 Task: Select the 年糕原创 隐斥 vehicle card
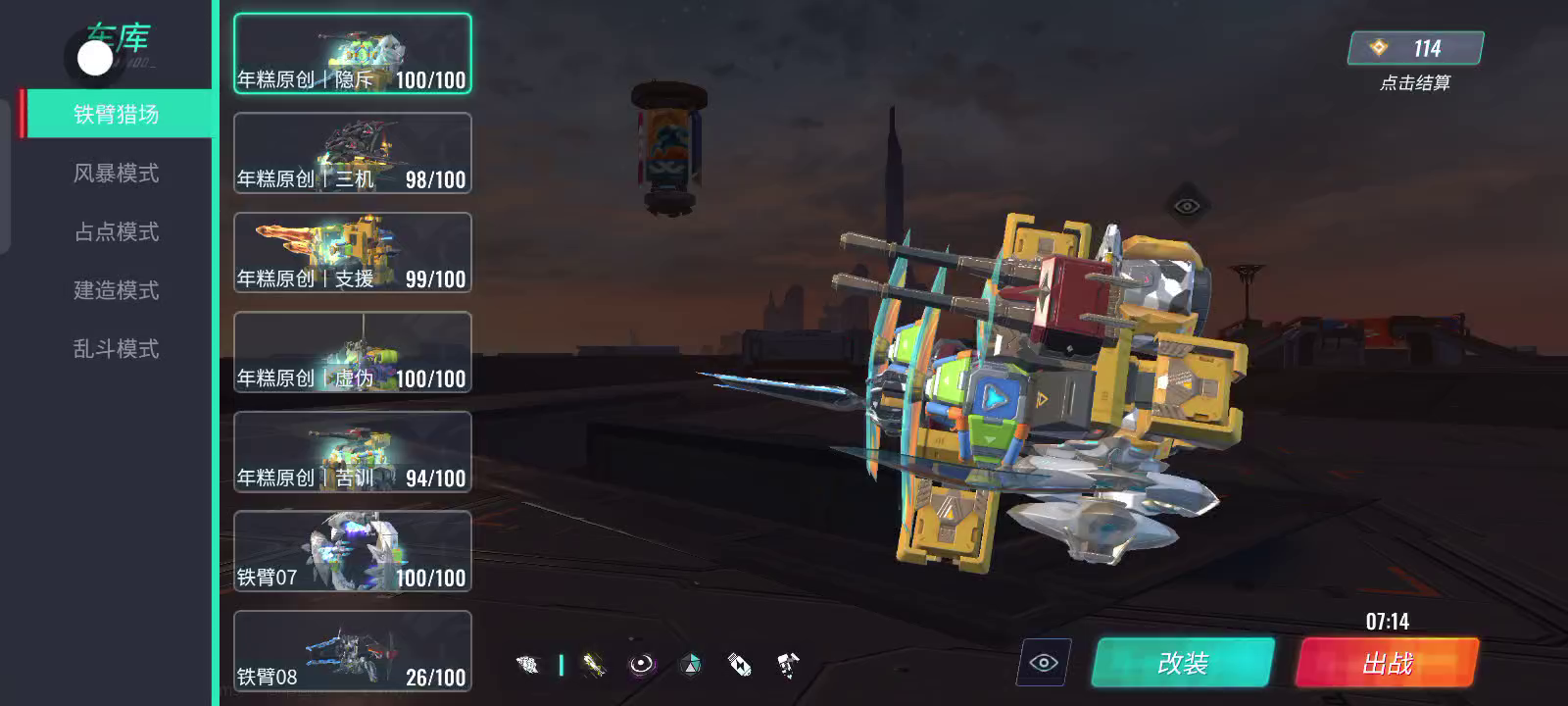(353, 54)
